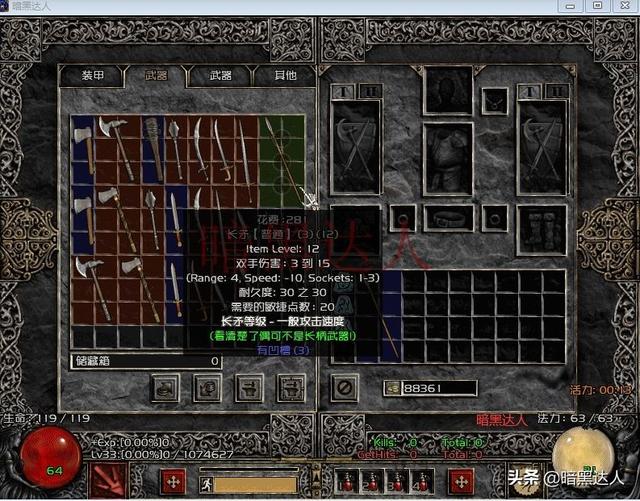
Task: Select the boots equipment slot
Action: pos(542,229)
